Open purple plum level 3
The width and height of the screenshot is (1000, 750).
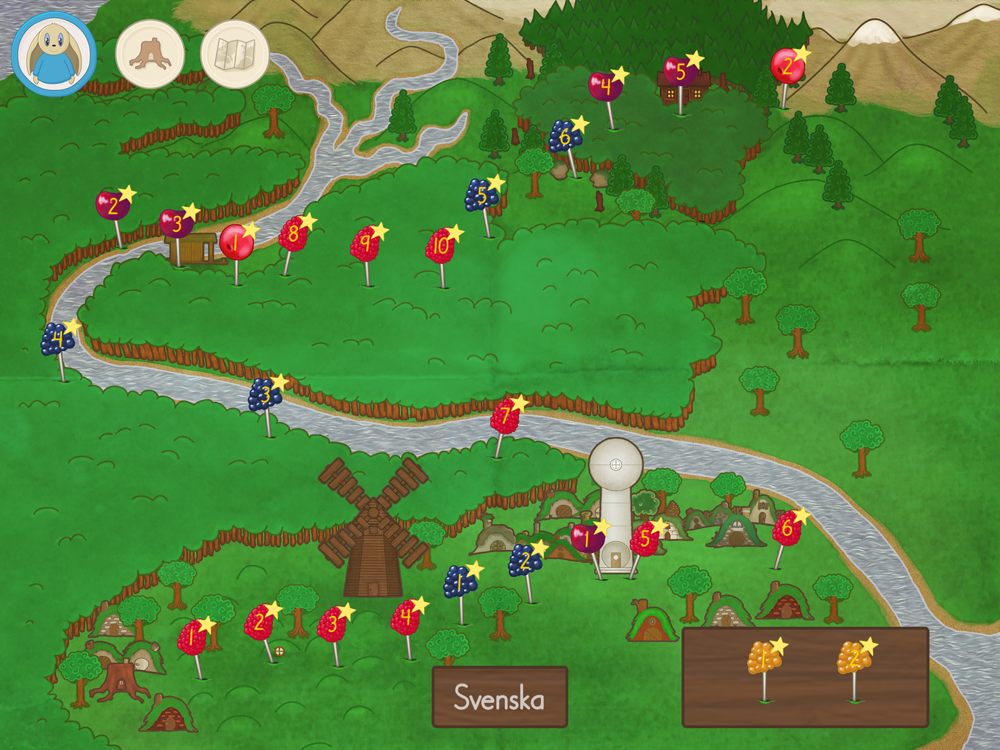[x=176, y=223]
